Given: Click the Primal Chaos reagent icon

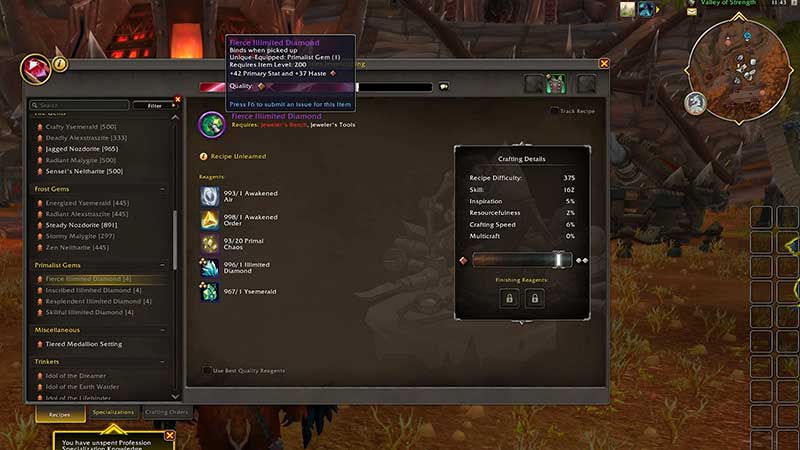Looking at the screenshot, I should click(211, 244).
